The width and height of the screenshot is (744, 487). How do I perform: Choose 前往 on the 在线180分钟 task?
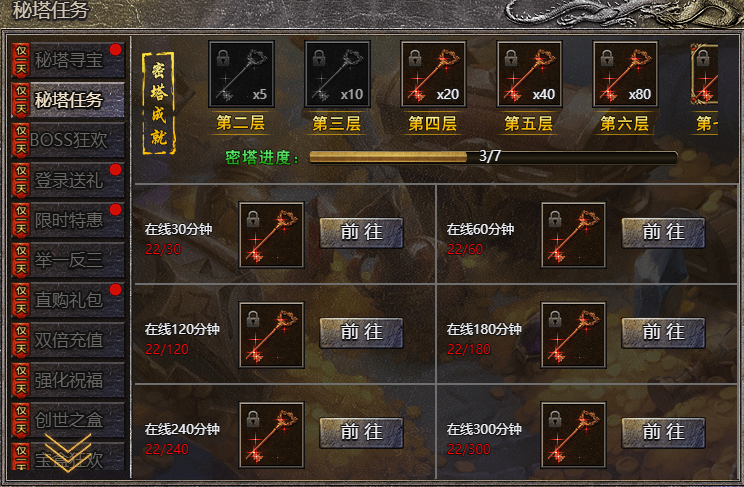[x=663, y=333]
